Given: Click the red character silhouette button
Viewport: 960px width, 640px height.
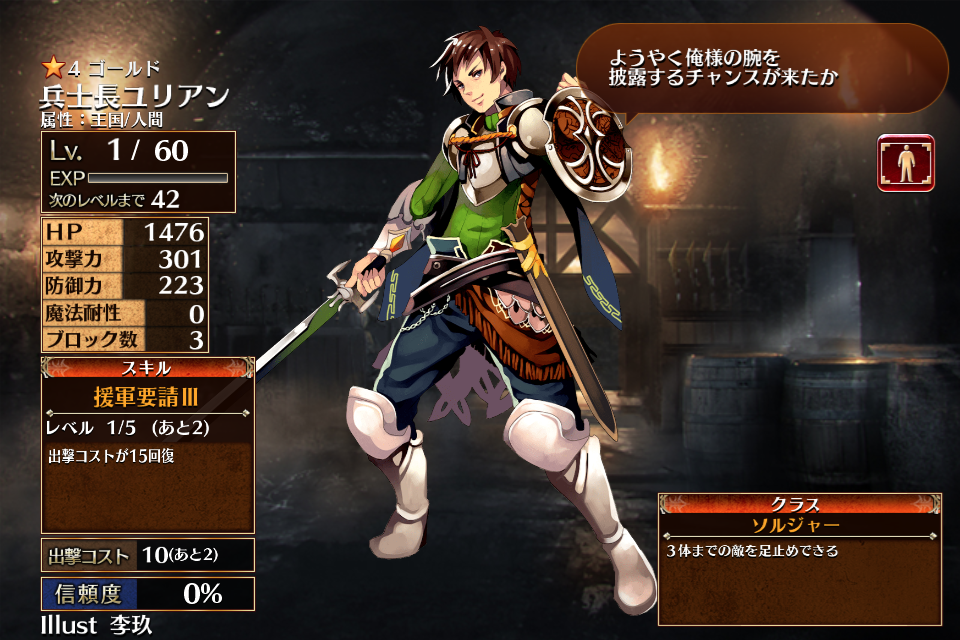Looking at the screenshot, I should (x=906, y=163).
